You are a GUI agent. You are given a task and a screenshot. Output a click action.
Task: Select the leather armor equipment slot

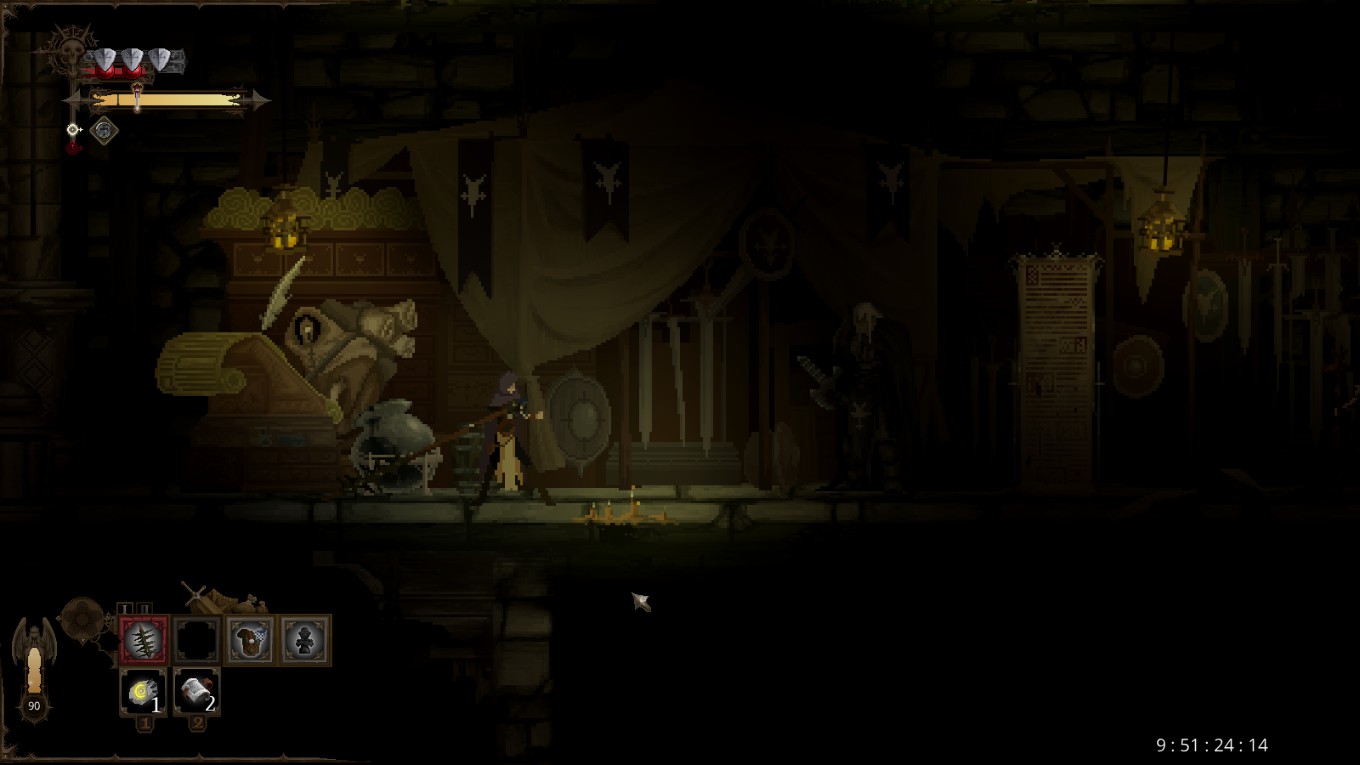click(249, 640)
